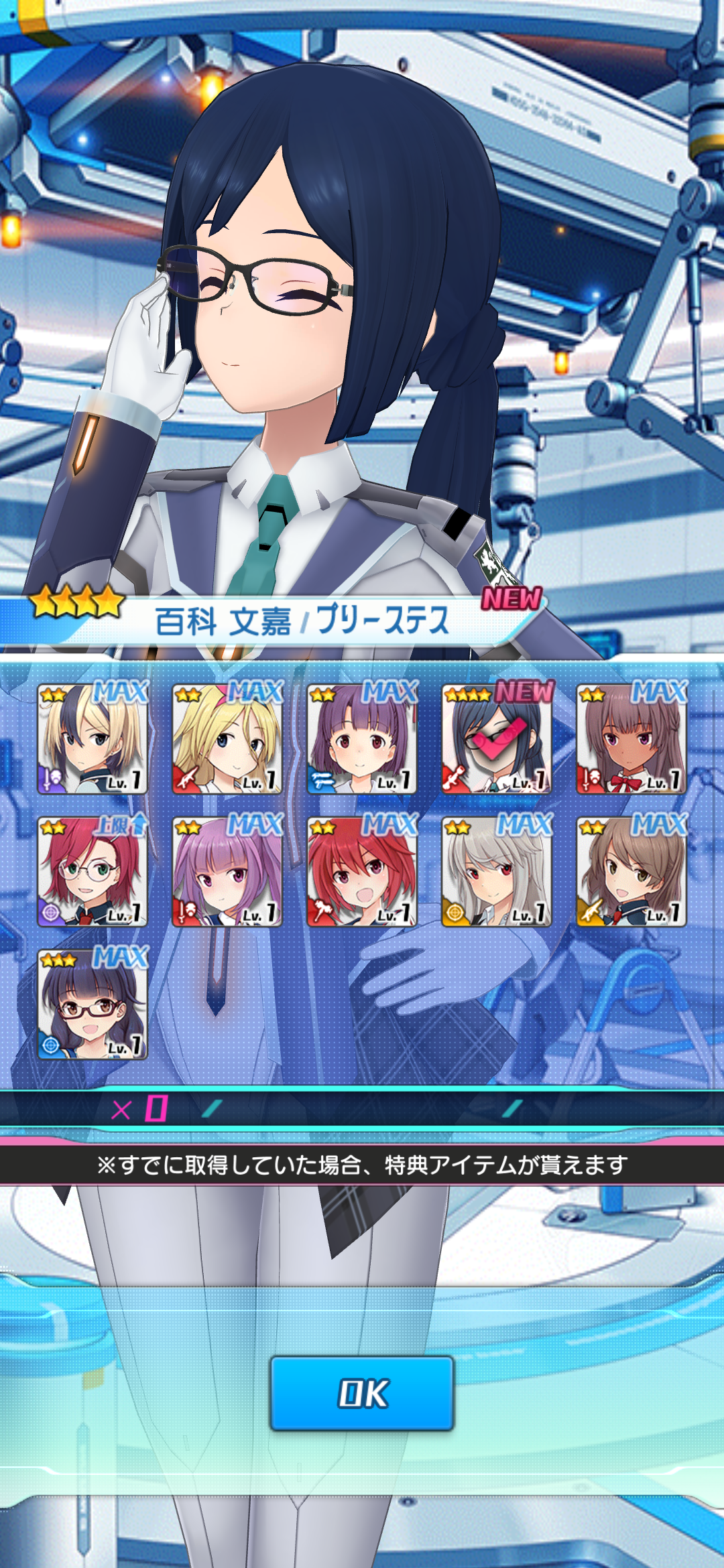724x1568 pixels.
Task: Confirm the gacha results with OK
Action: click(x=362, y=1393)
